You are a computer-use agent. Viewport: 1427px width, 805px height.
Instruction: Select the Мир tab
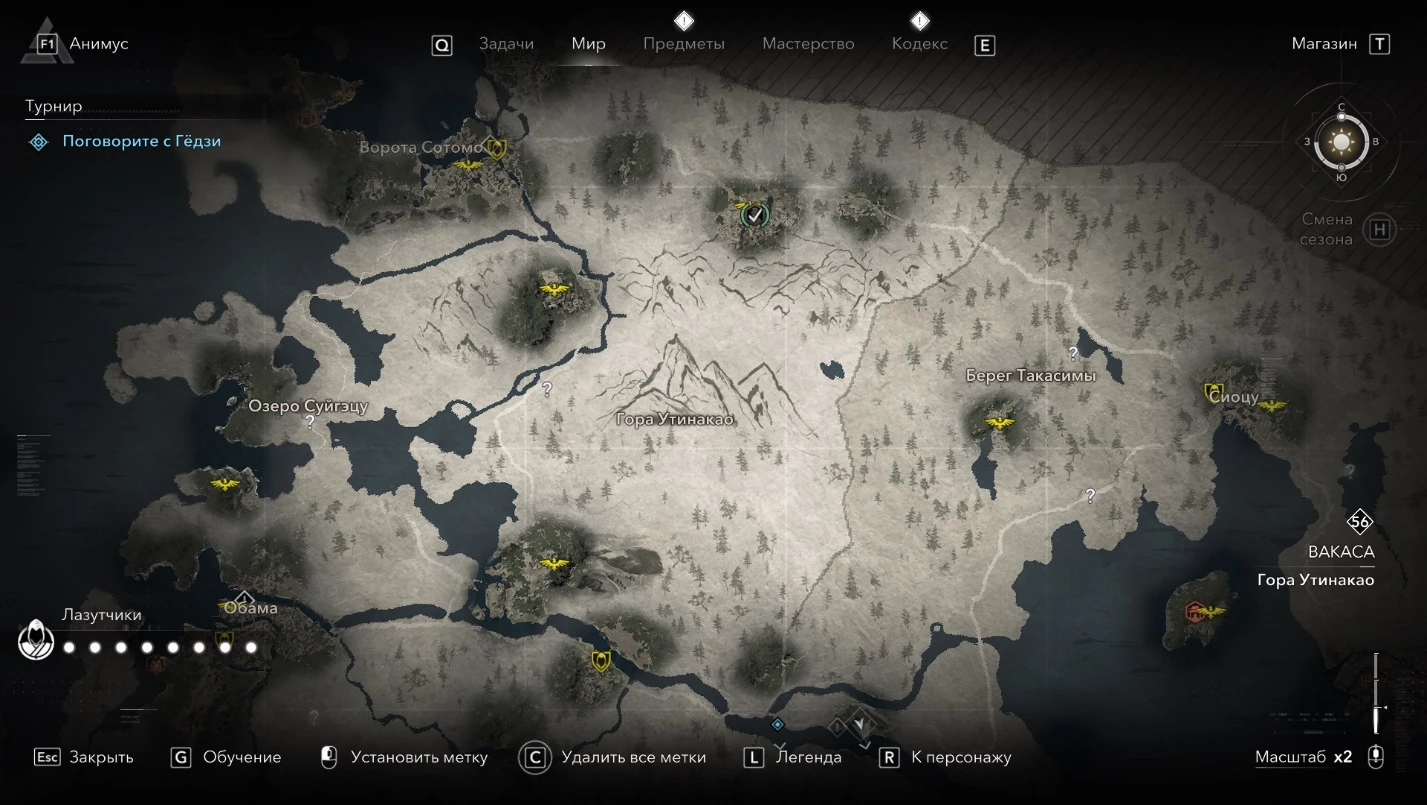coord(588,44)
